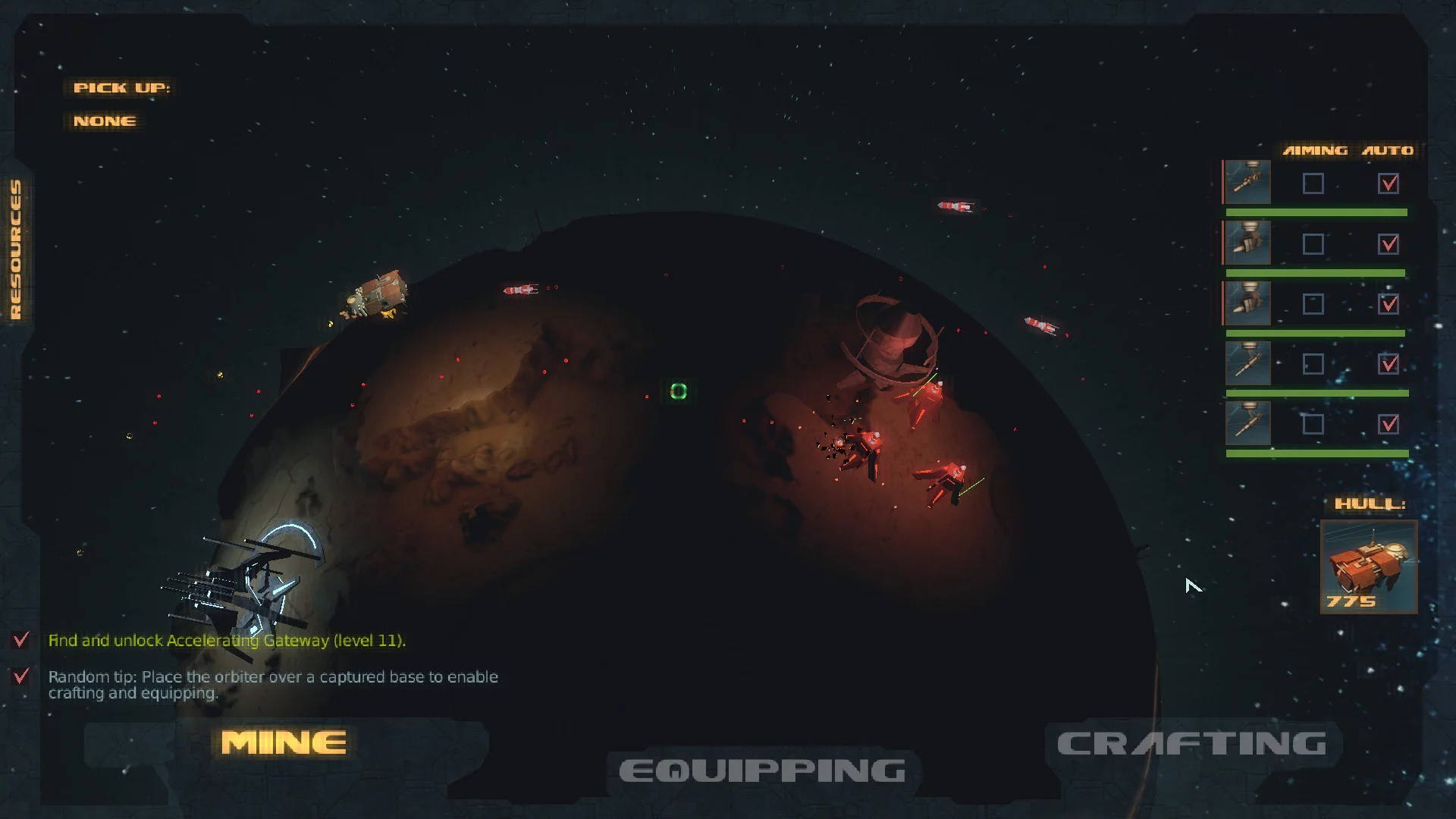Open the CRAFTING panel
The width and height of the screenshot is (1456, 819).
(1191, 744)
